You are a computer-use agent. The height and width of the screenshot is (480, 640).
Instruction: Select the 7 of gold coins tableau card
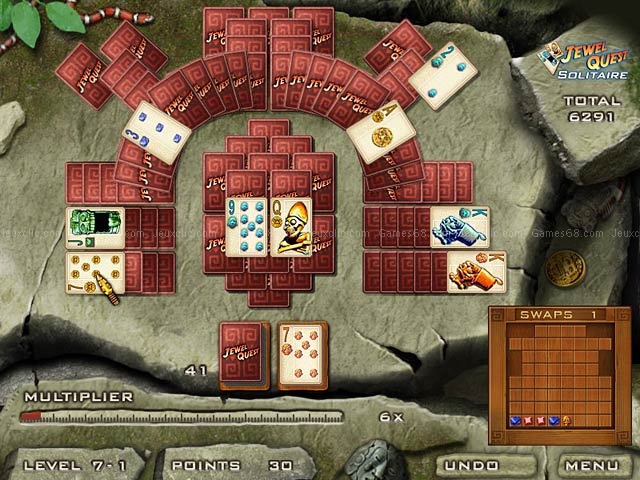click(x=94, y=272)
